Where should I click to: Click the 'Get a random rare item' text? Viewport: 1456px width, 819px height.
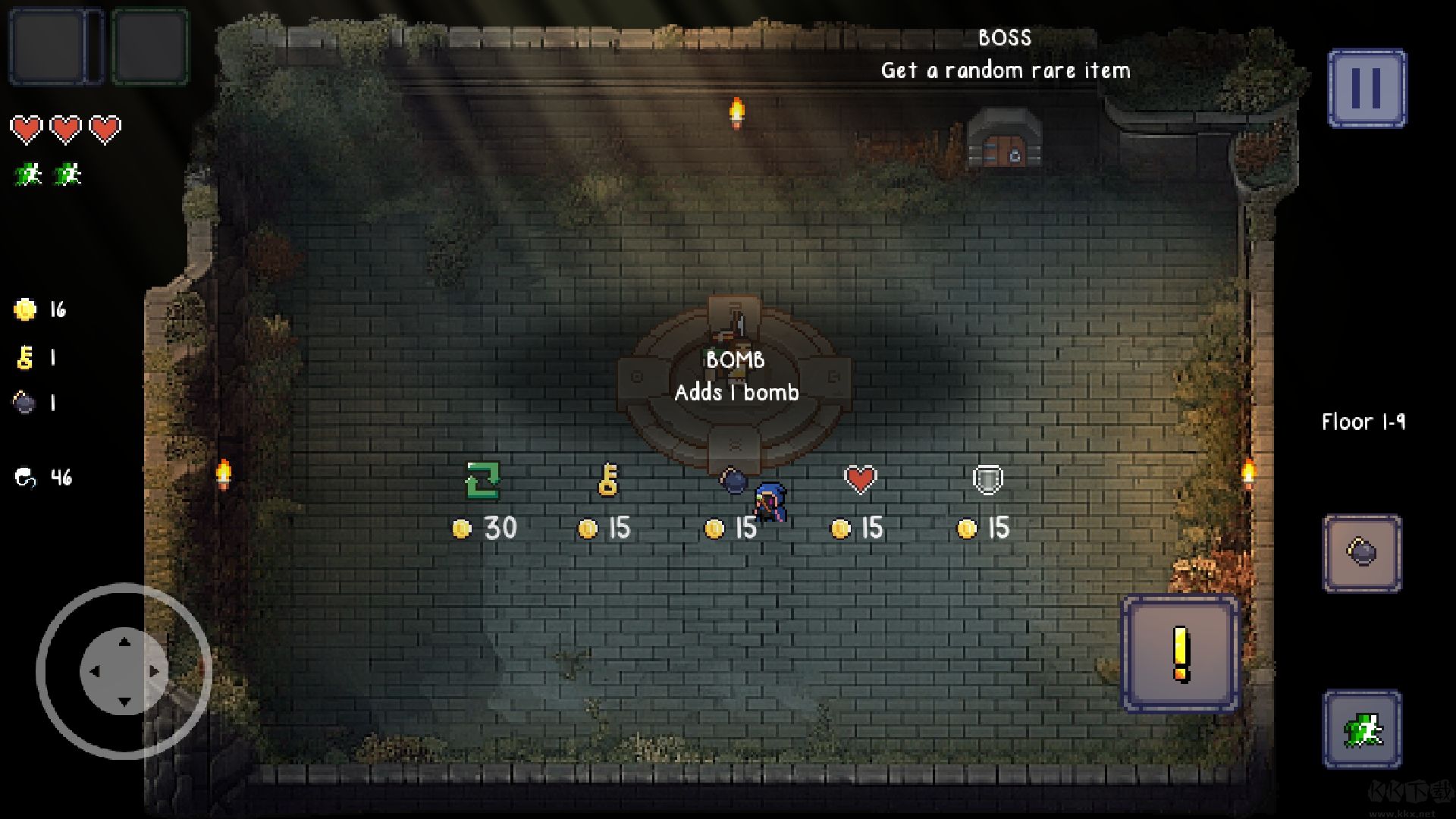[1006, 70]
